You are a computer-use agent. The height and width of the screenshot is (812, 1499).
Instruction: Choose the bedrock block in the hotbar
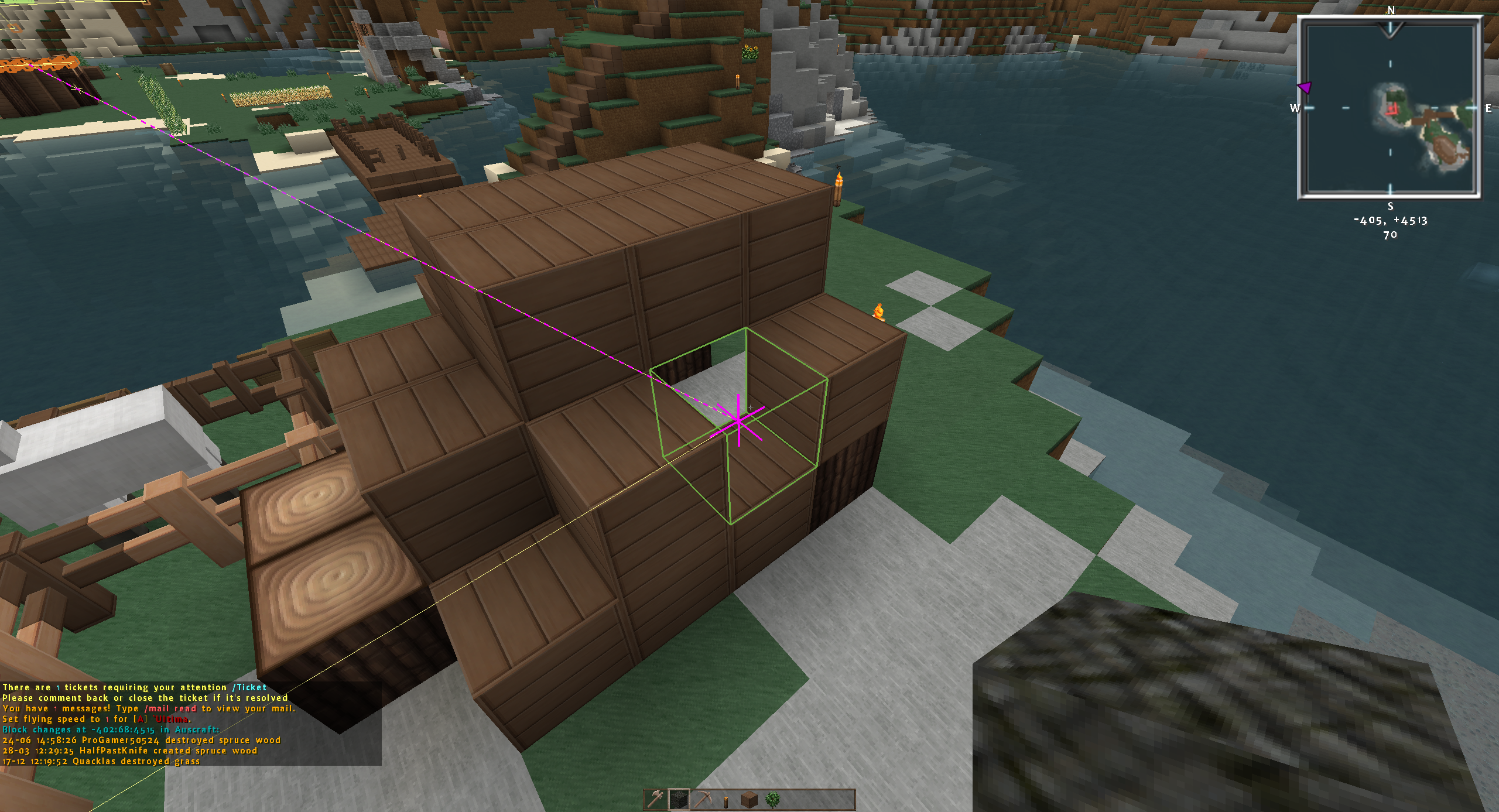click(679, 799)
